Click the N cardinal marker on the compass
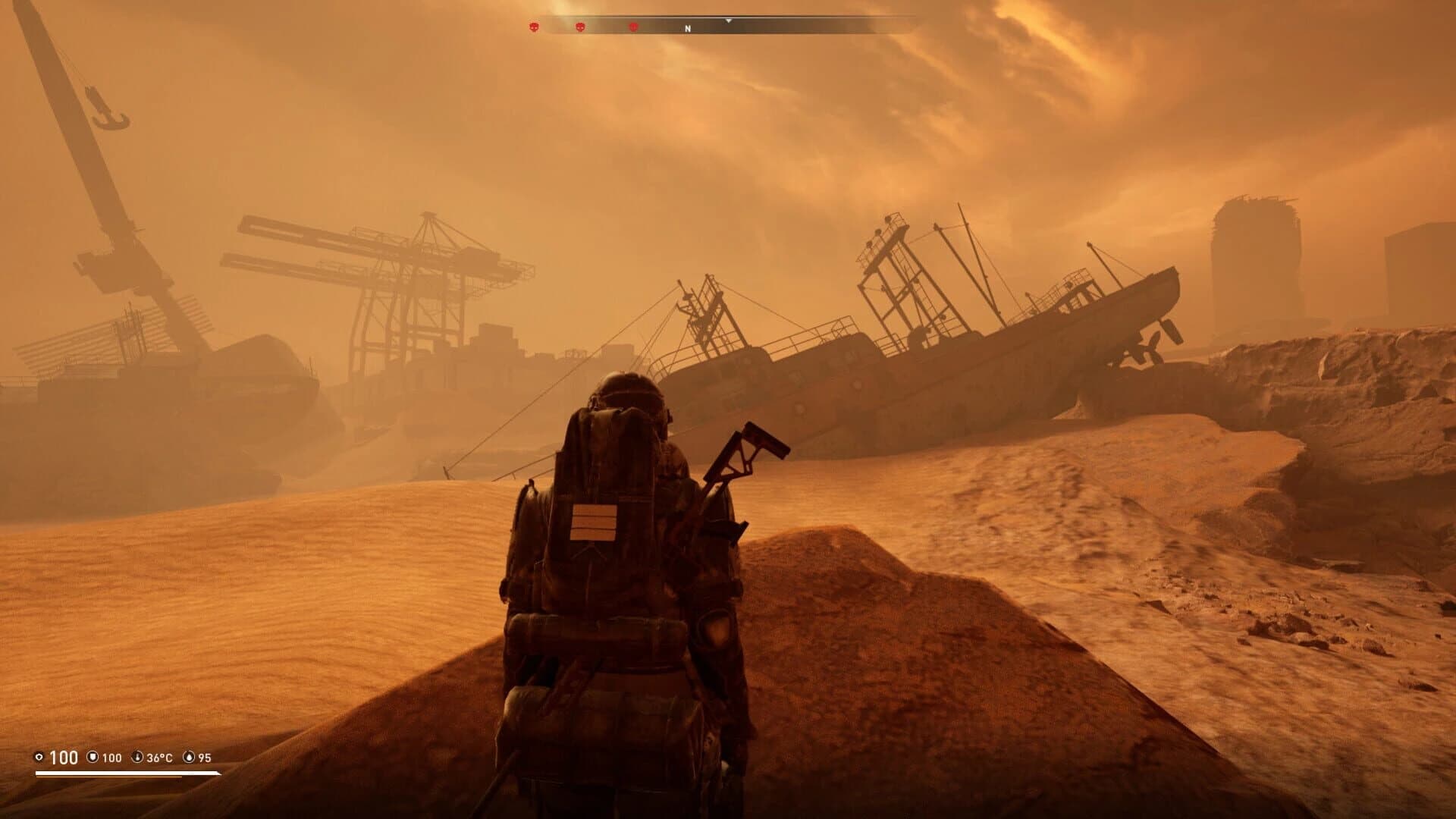1456x819 pixels. click(688, 27)
